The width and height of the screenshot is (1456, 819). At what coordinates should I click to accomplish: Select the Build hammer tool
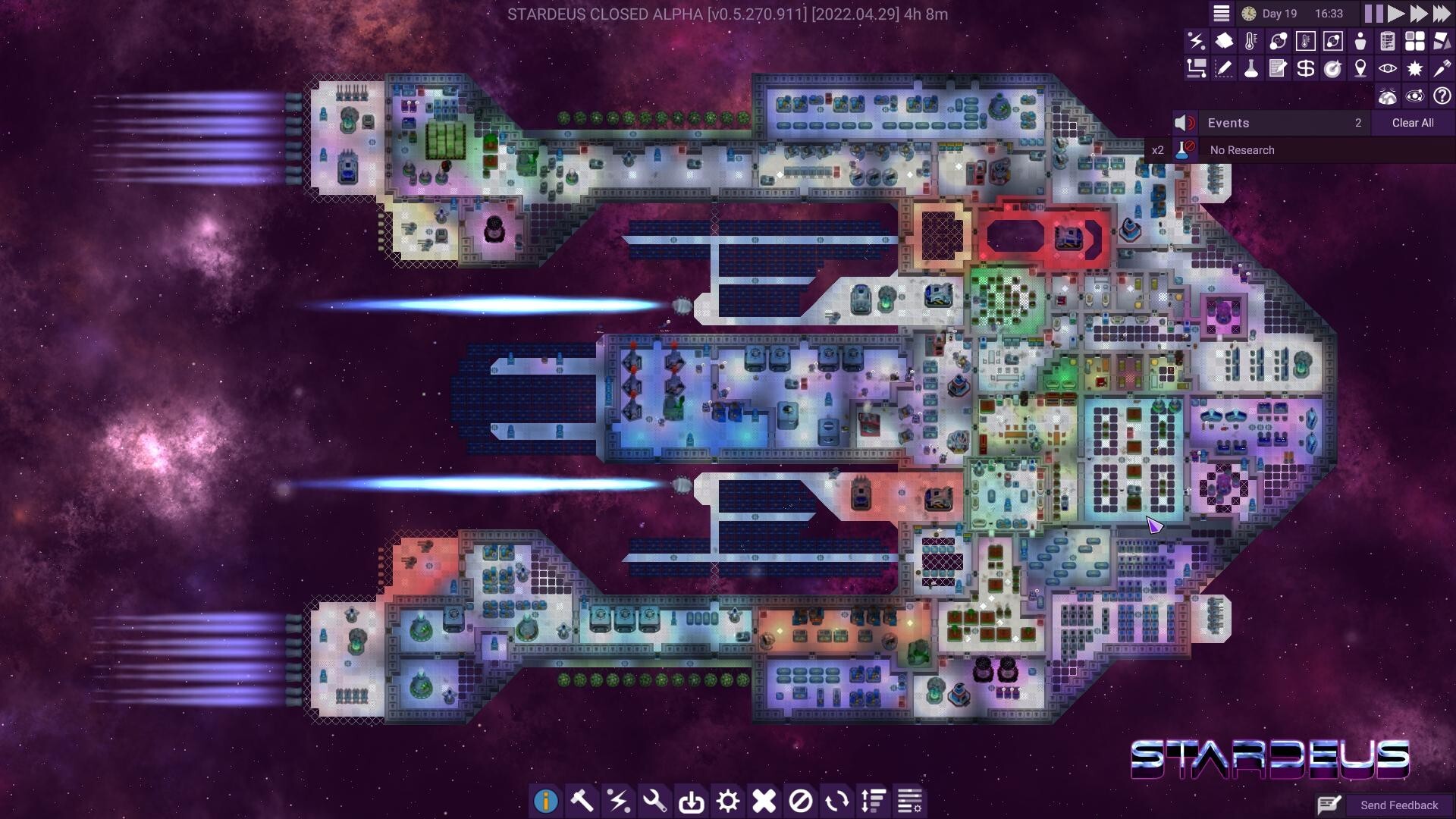coord(583,800)
